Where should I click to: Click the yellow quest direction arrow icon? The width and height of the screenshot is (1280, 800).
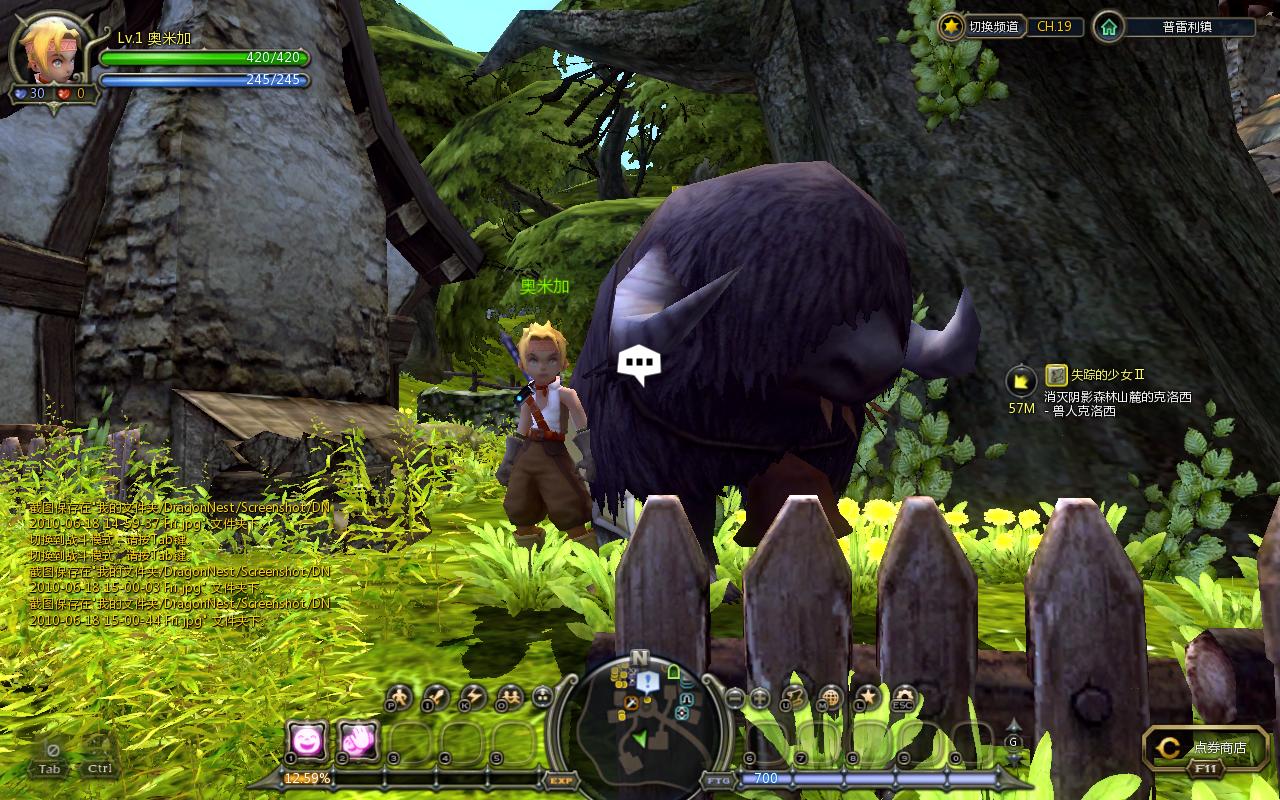[x=1021, y=380]
